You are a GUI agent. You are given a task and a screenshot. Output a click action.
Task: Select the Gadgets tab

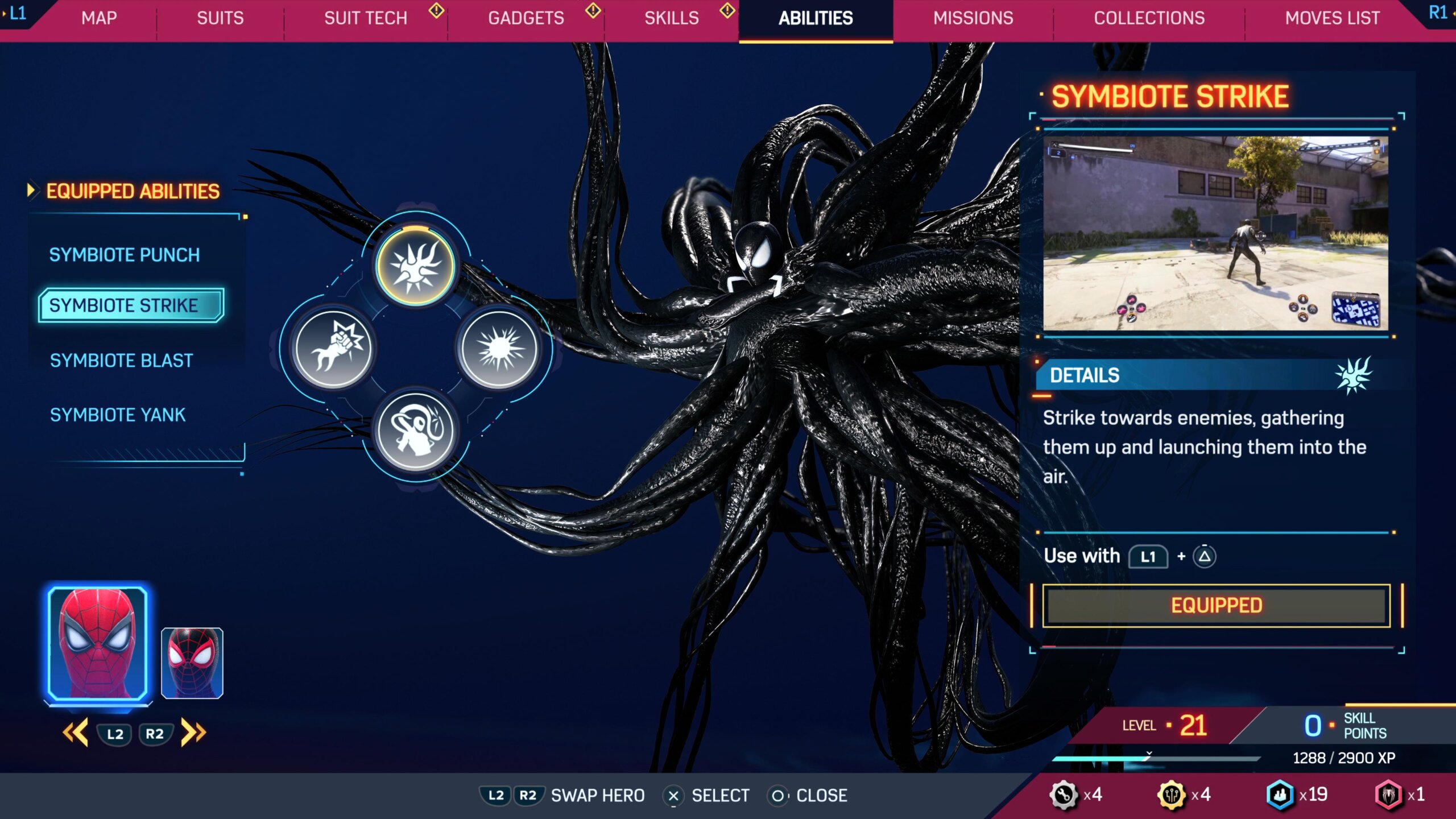(526, 18)
